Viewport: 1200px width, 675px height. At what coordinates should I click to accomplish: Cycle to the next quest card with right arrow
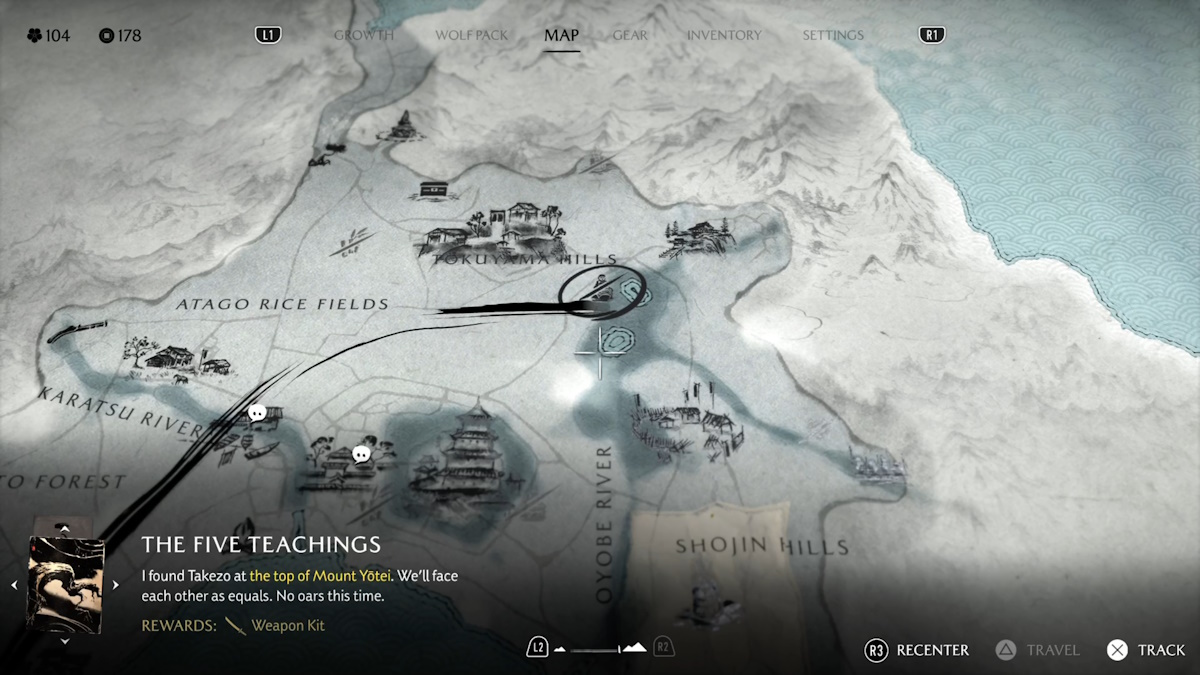coord(116,585)
